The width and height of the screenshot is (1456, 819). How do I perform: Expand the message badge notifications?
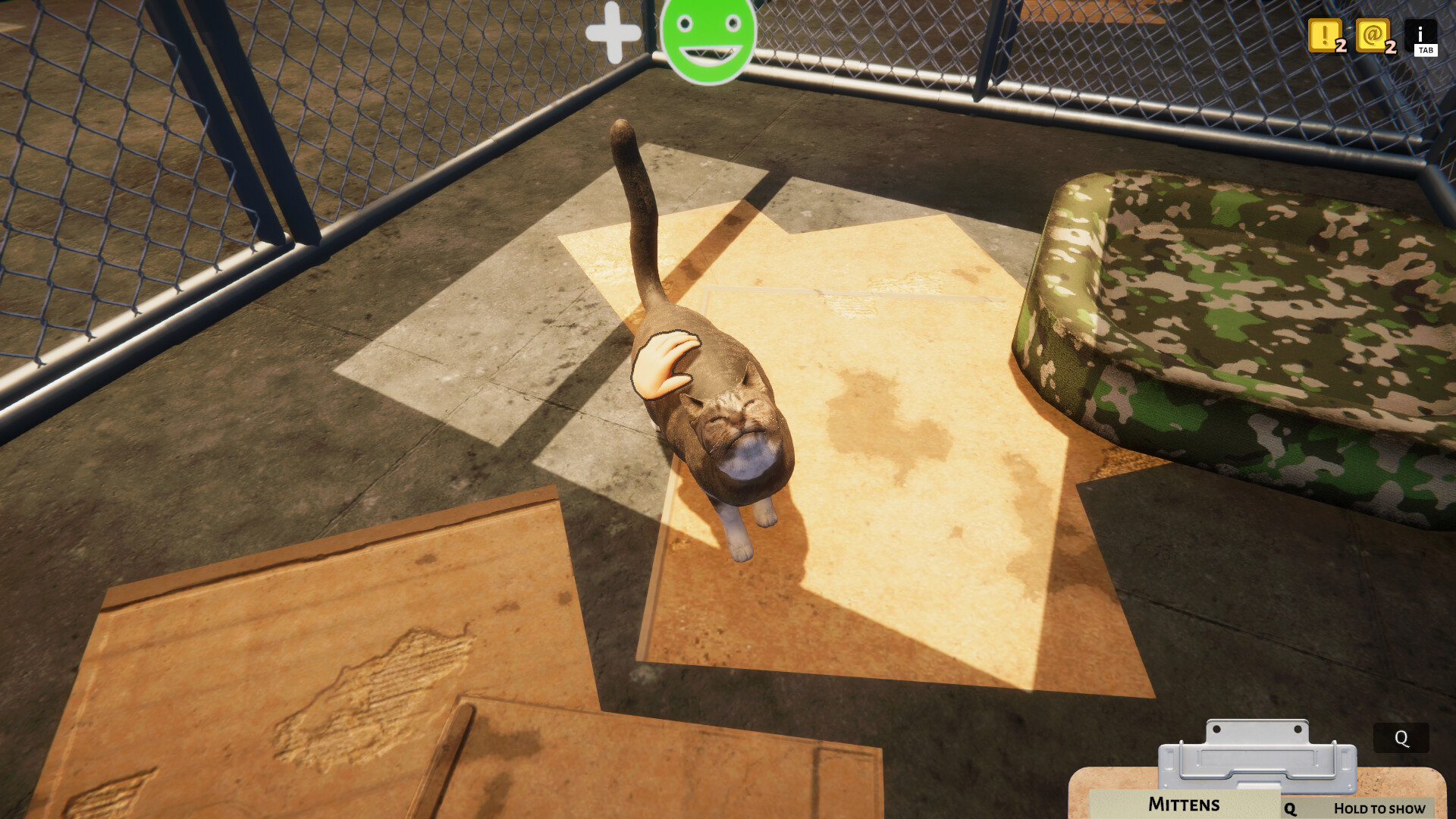[x=1374, y=36]
